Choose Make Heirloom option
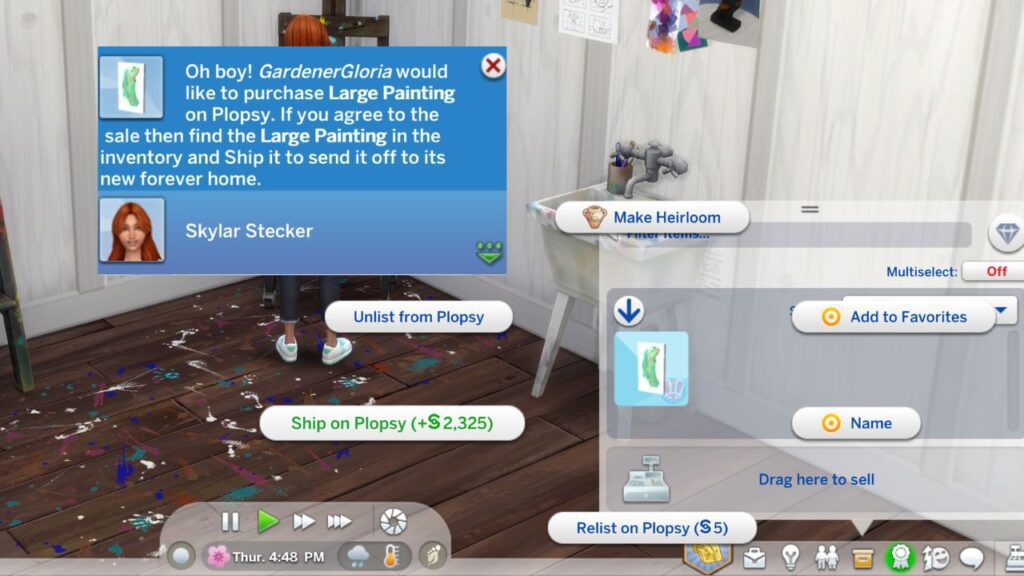Viewport: 1024px width, 576px height. pos(652,217)
